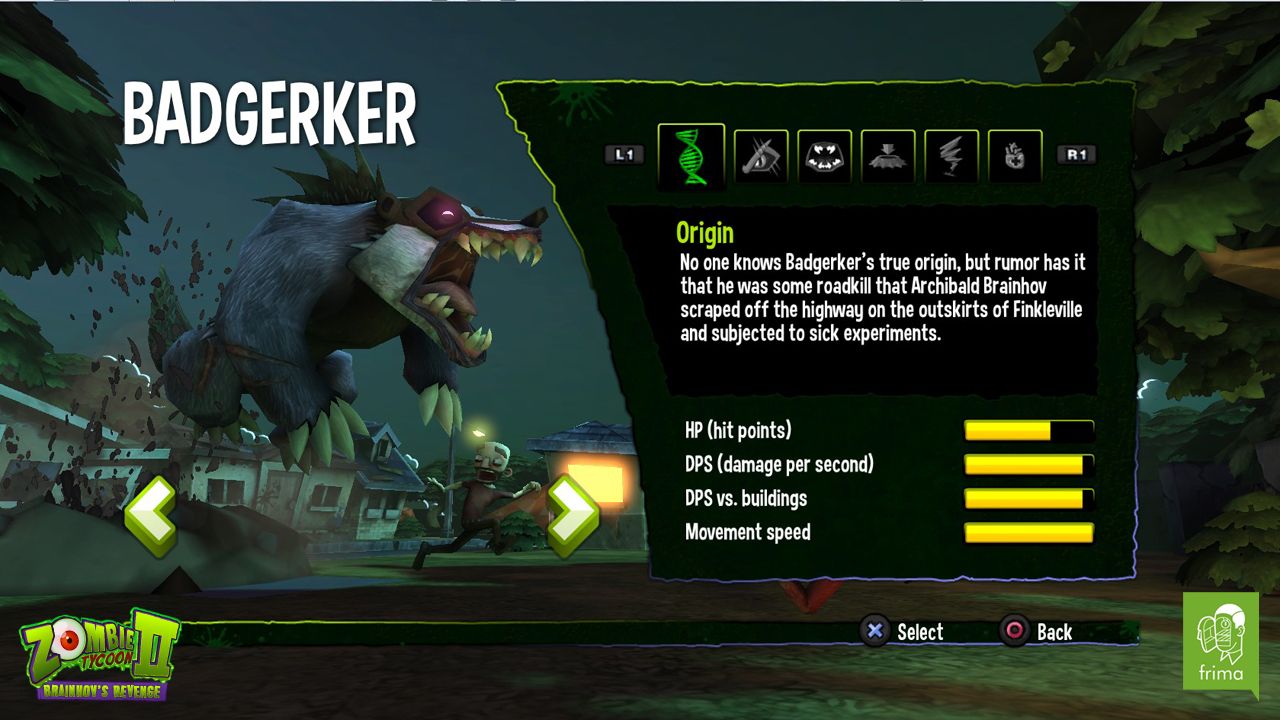Image resolution: width=1280 pixels, height=720 pixels.
Task: Show the next monster with right arrow
Action: 572,516
